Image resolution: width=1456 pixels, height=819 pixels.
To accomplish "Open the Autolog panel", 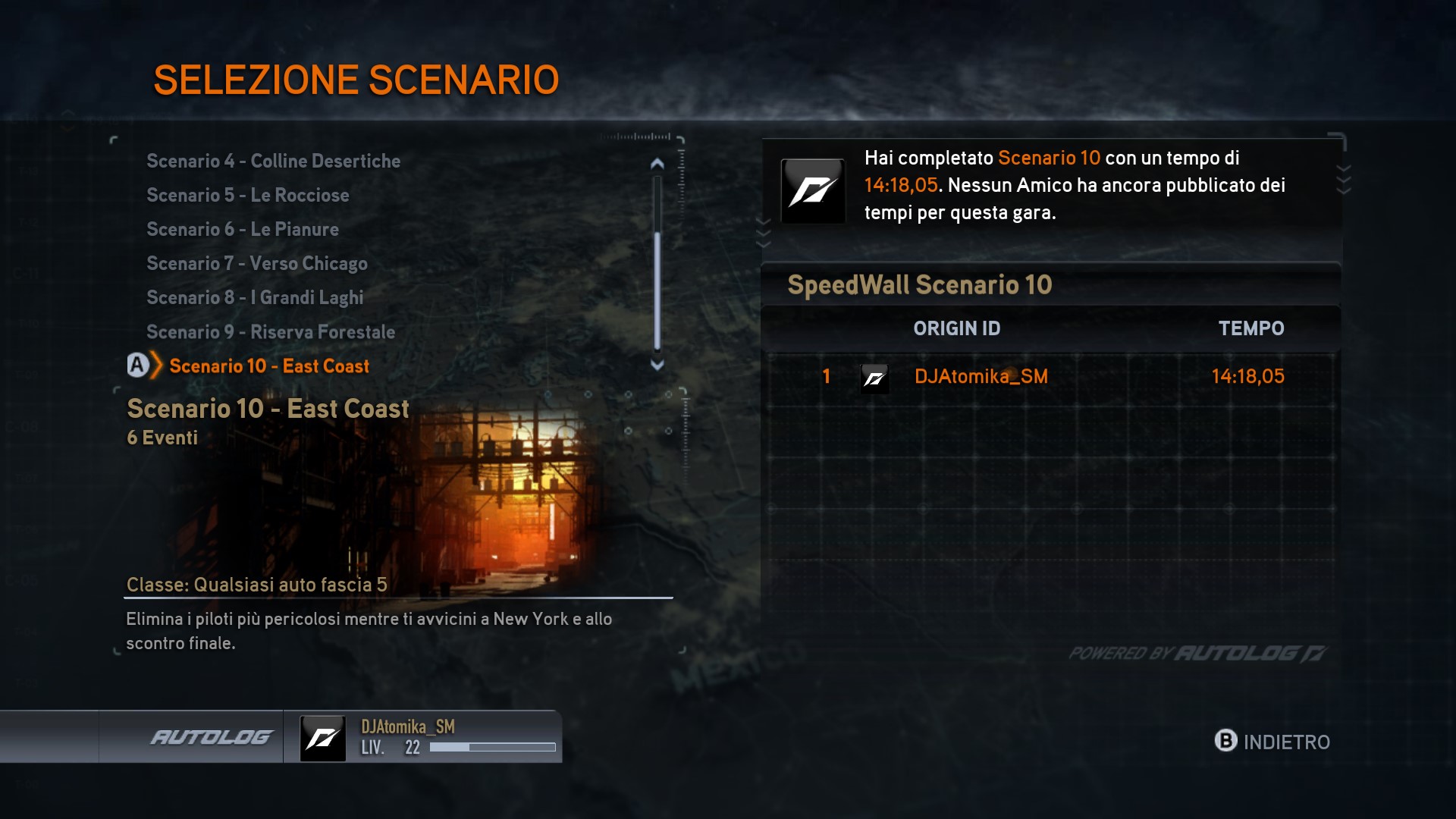I will click(x=211, y=737).
